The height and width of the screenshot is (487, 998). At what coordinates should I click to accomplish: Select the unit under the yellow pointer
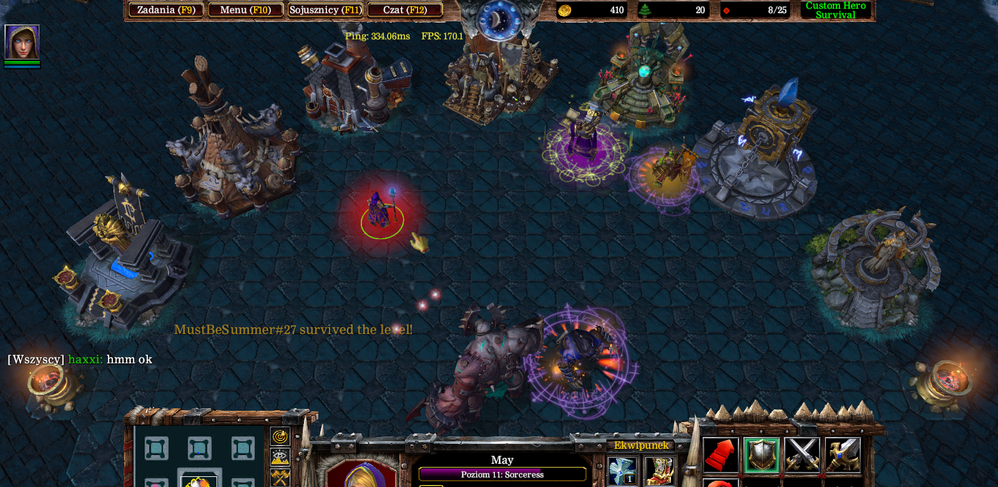point(380,212)
